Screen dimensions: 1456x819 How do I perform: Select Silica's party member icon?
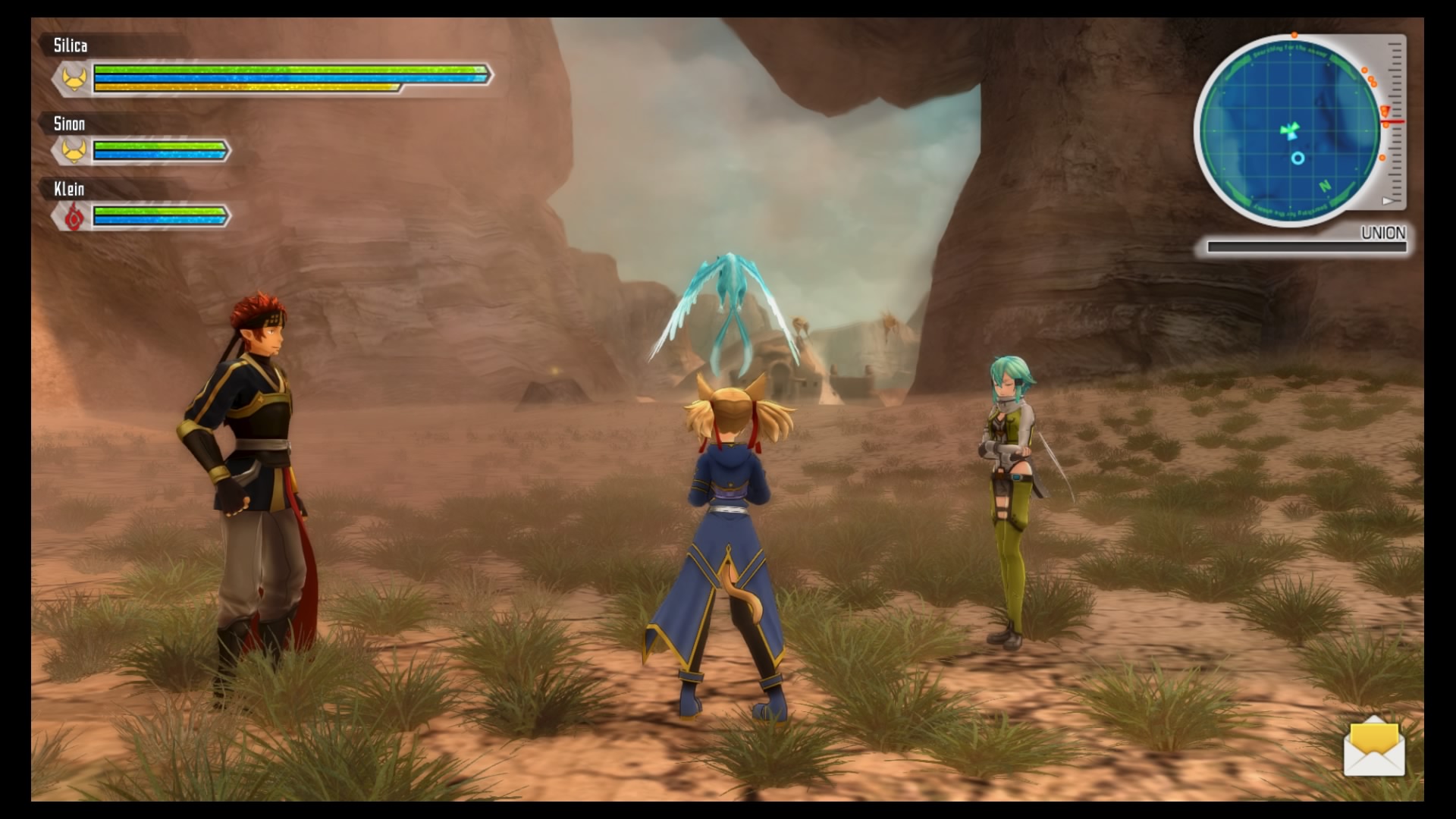tap(74, 78)
